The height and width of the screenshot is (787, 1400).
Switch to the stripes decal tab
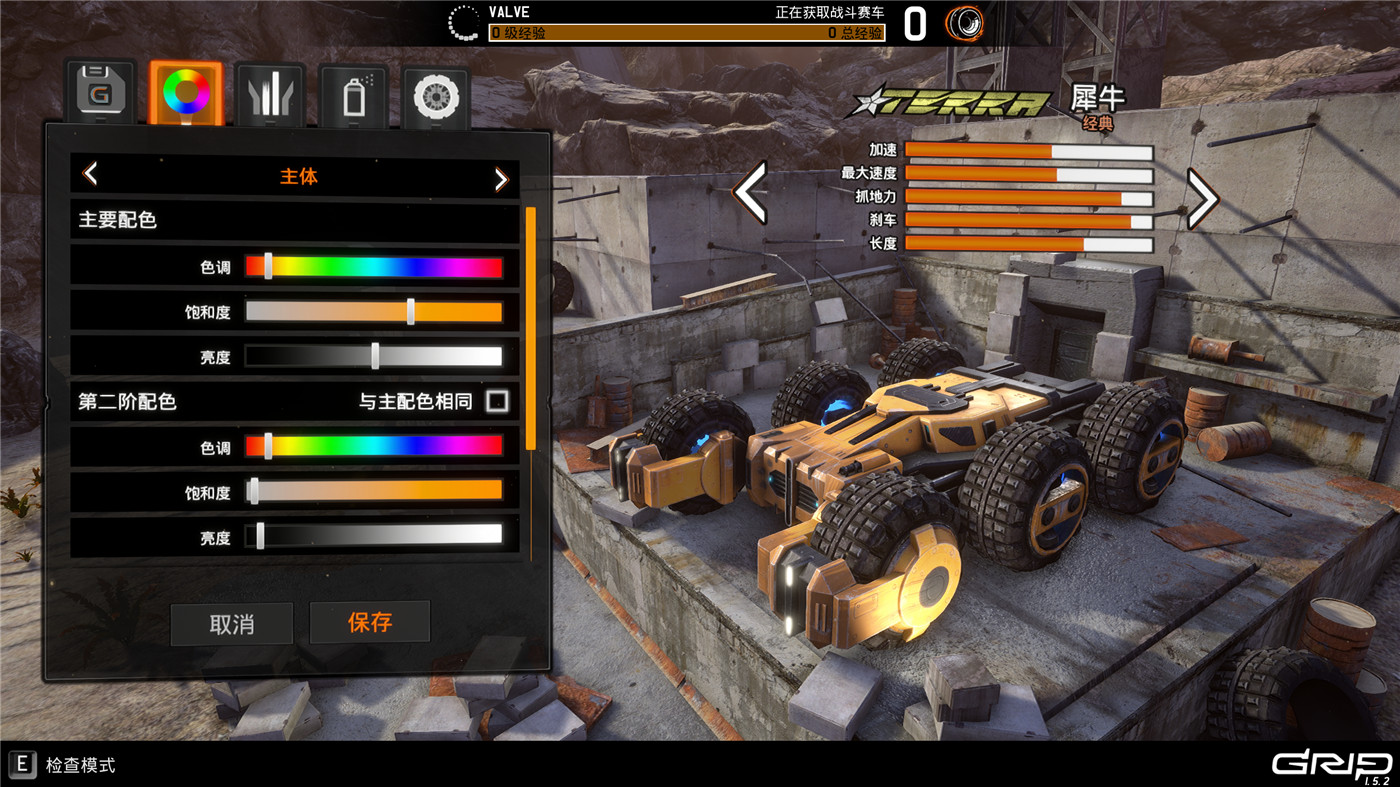(x=271, y=95)
